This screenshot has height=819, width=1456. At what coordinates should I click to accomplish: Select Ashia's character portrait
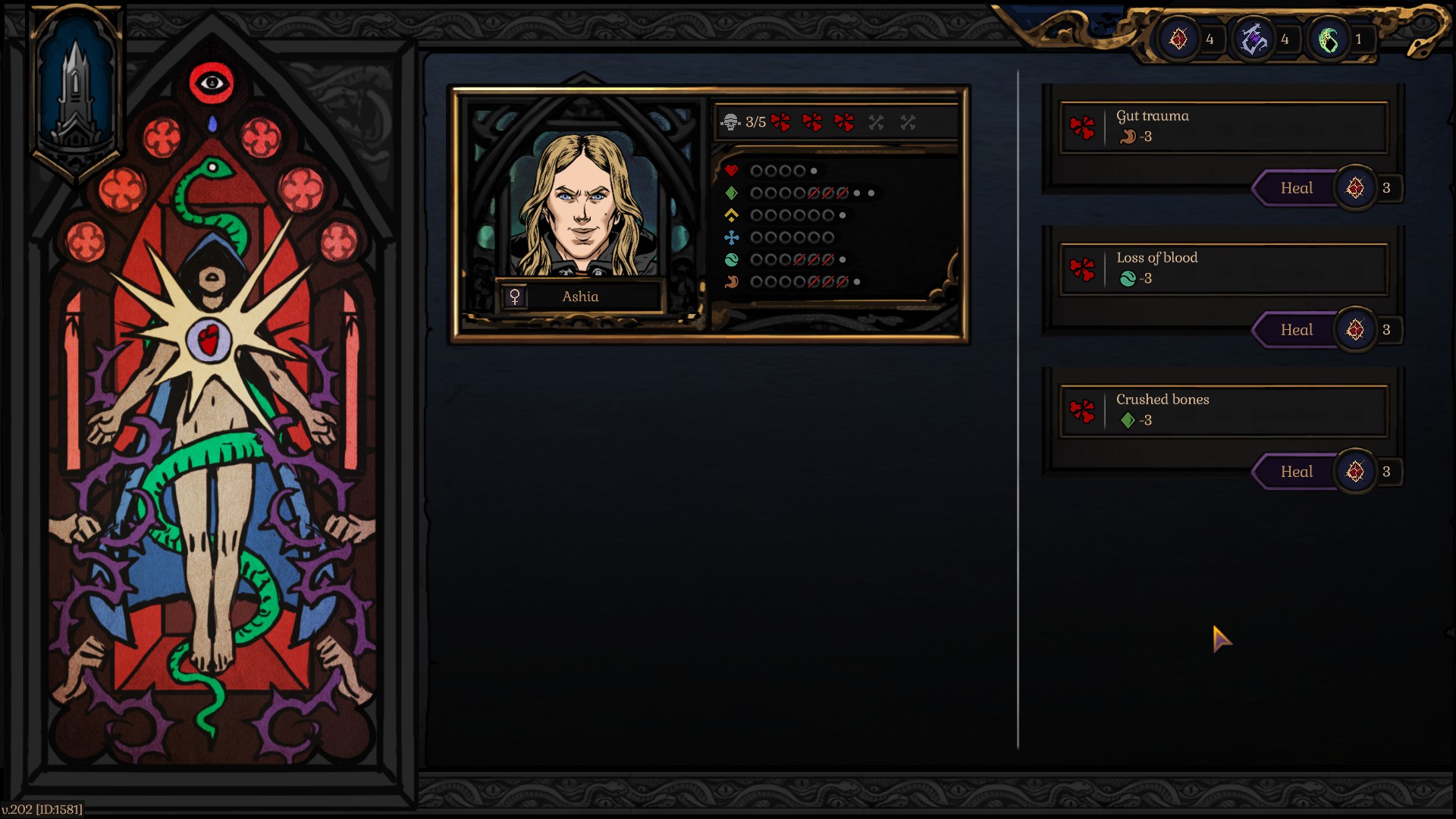pyautogui.click(x=582, y=205)
